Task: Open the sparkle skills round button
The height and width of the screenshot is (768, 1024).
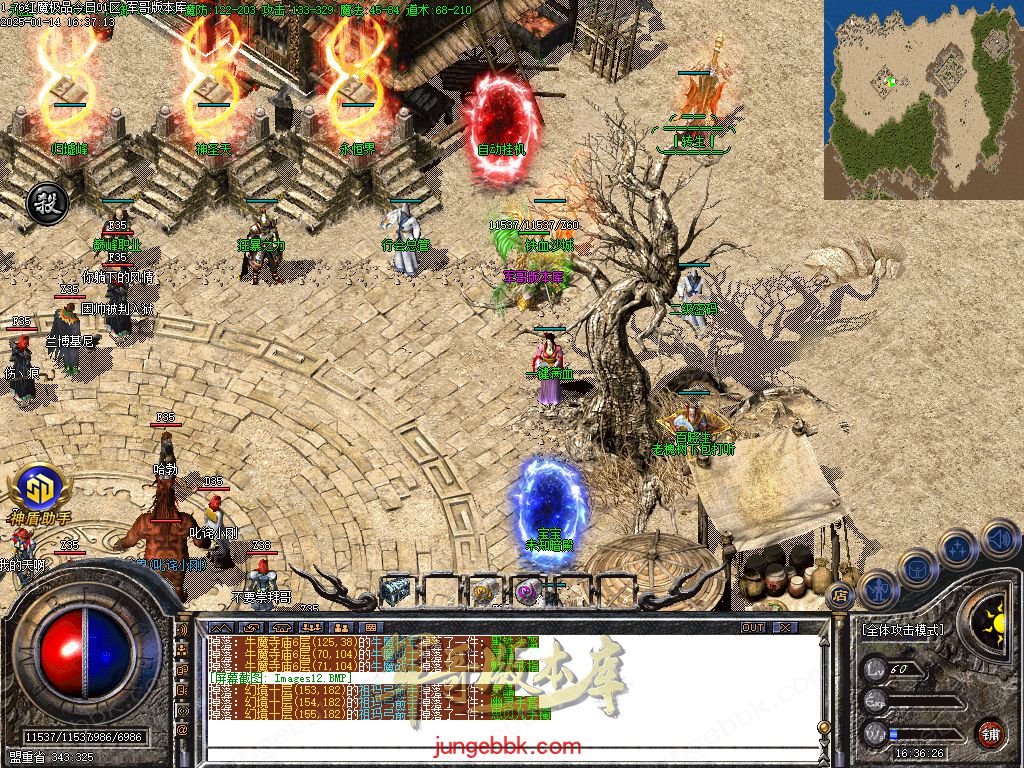Action: click(x=958, y=548)
